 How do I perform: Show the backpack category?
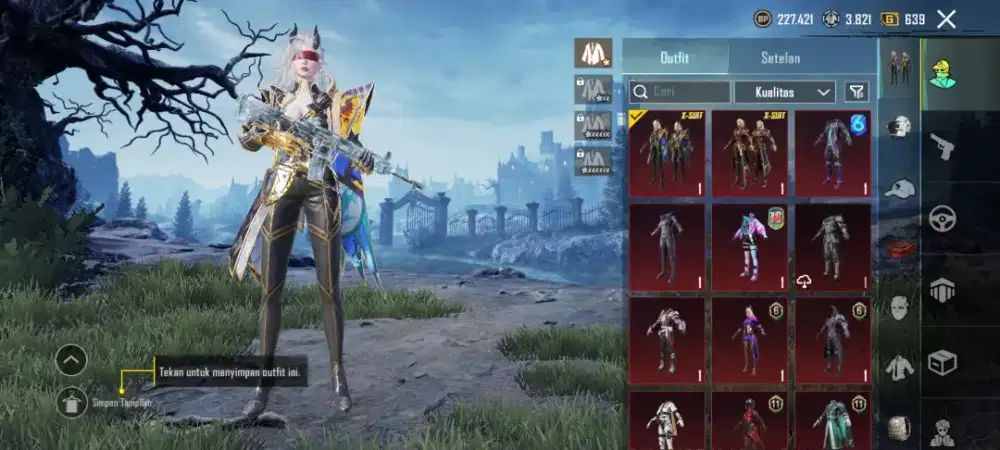[900, 428]
